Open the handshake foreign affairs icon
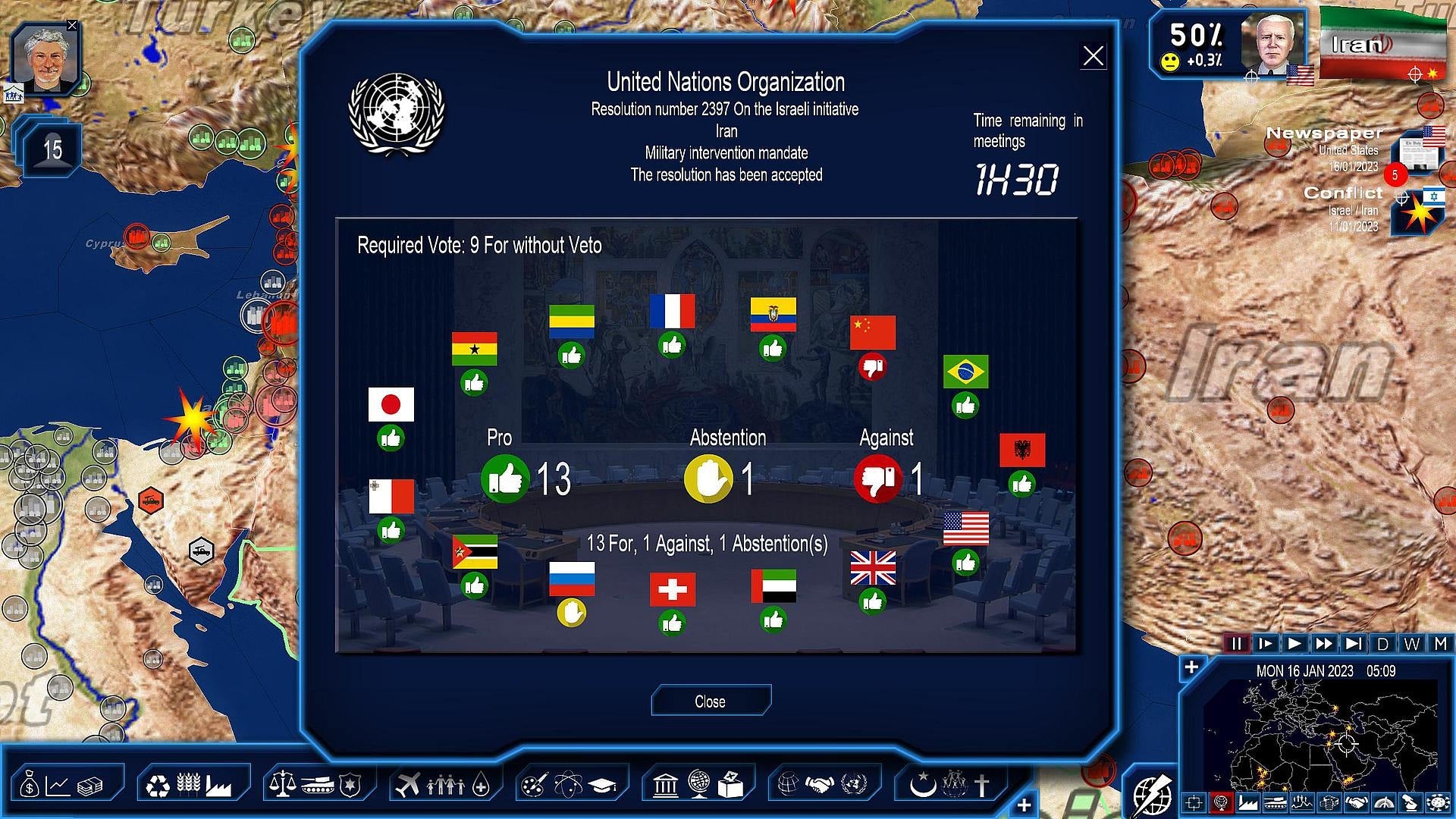The image size is (1456, 819). 821,786
